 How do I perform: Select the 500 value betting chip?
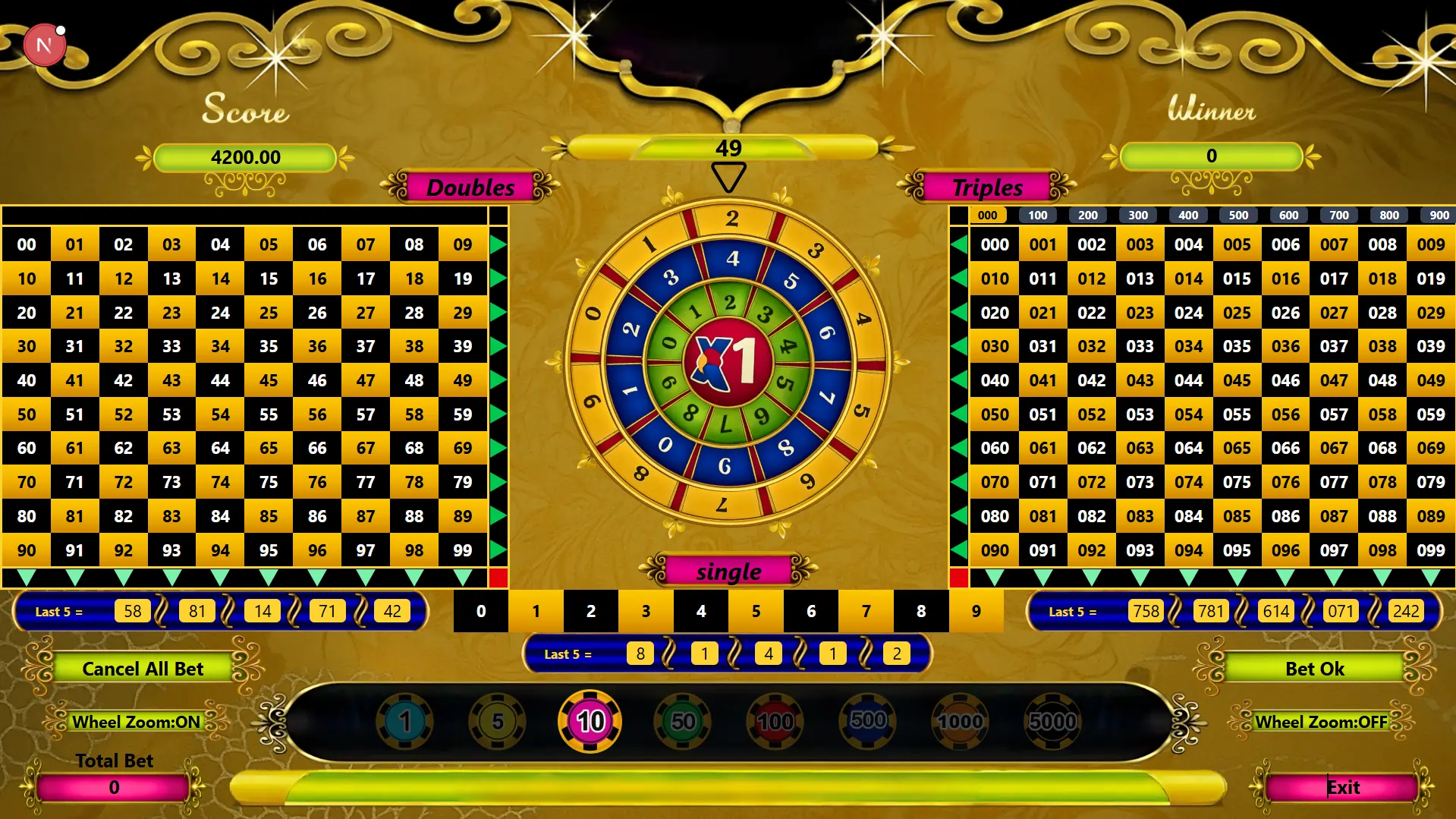(867, 722)
